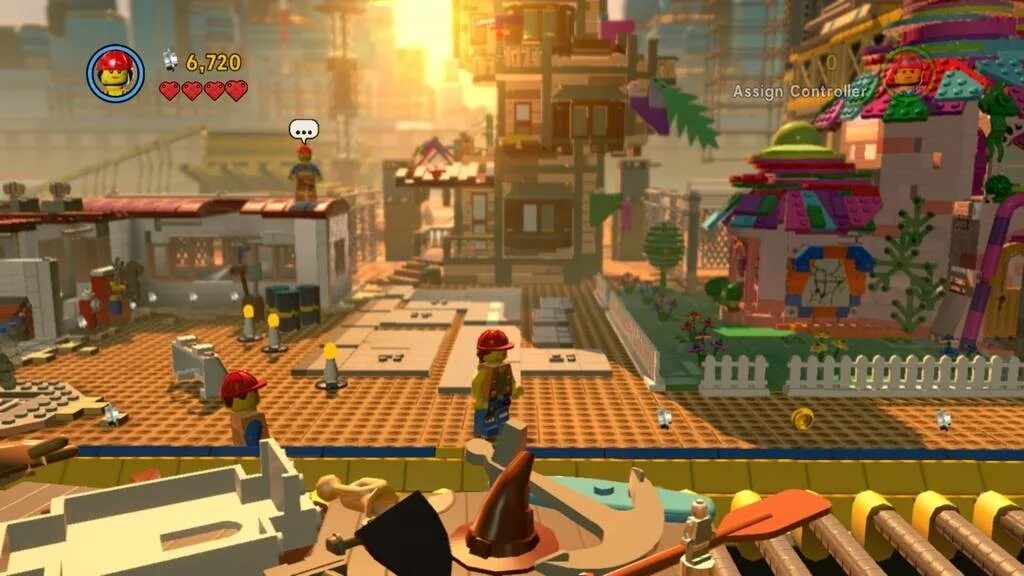Click the Assign Controller prompt
The height and width of the screenshot is (576, 1024).
click(x=799, y=91)
